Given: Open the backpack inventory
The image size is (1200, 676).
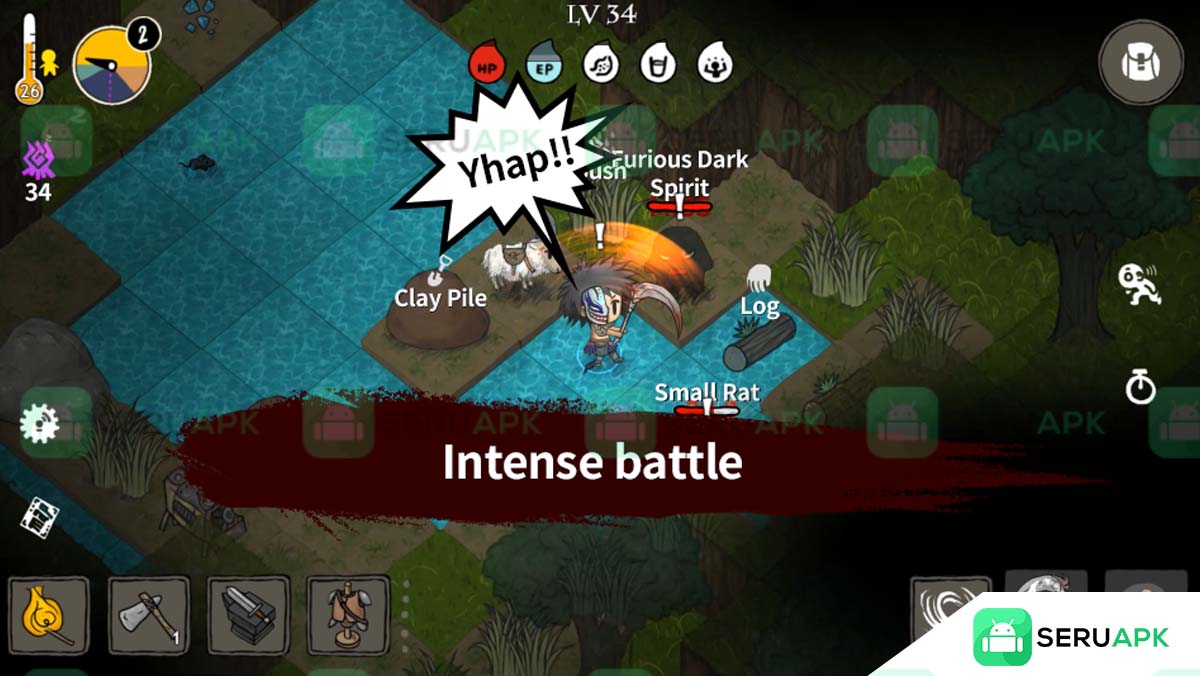Looking at the screenshot, I should coord(1140,63).
